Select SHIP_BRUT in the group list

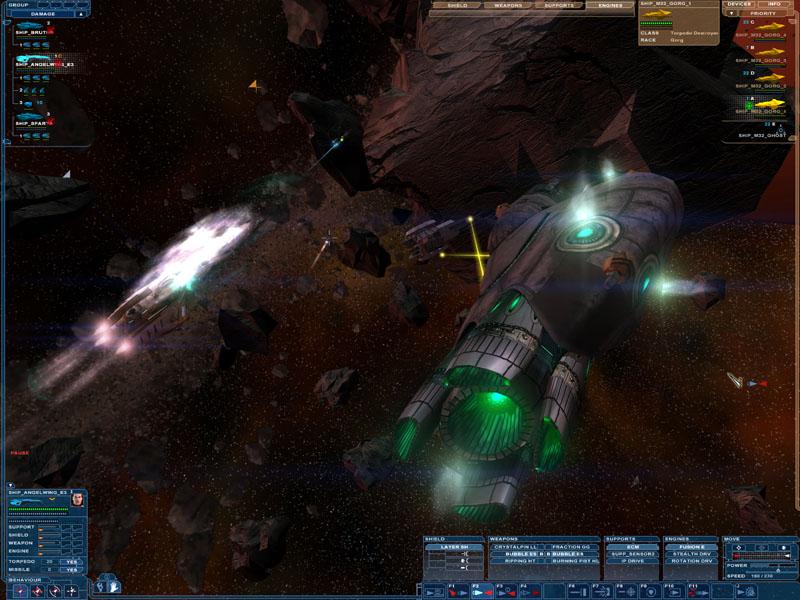click(33, 32)
